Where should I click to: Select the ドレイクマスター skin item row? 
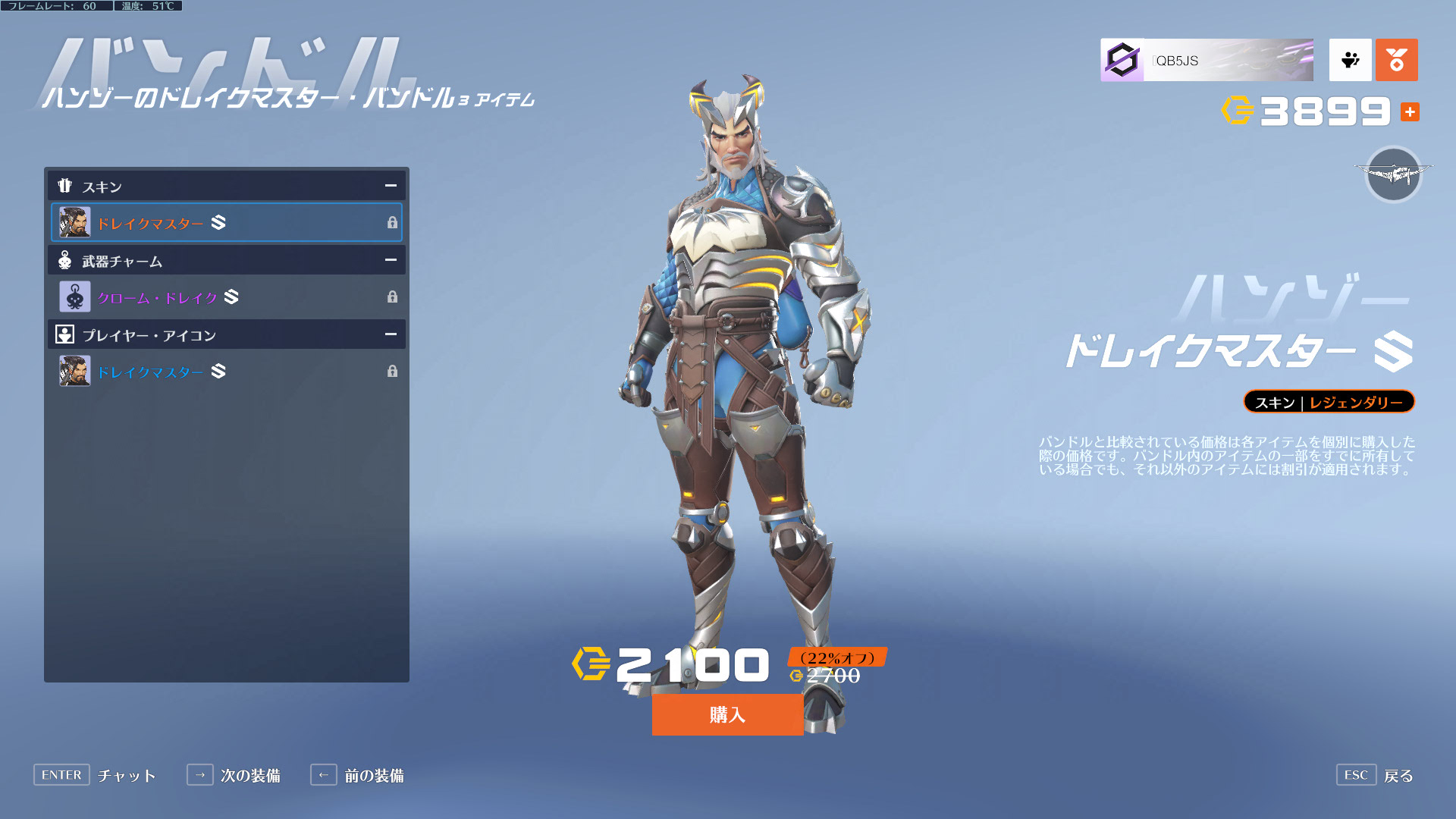tap(226, 223)
